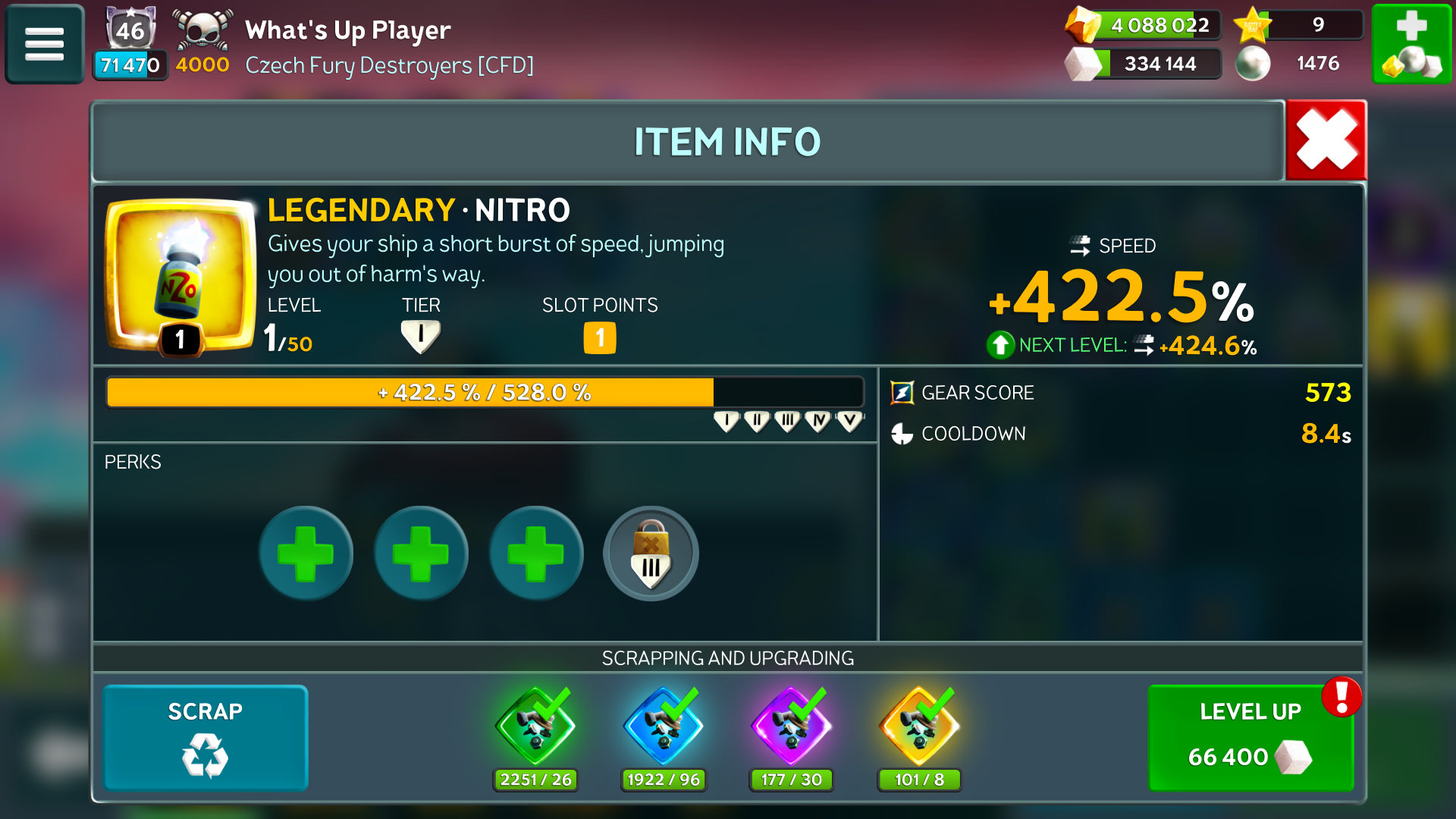Open the green plus currency shop
Image resolution: width=1456 pixels, height=819 pixels.
pos(1411,44)
